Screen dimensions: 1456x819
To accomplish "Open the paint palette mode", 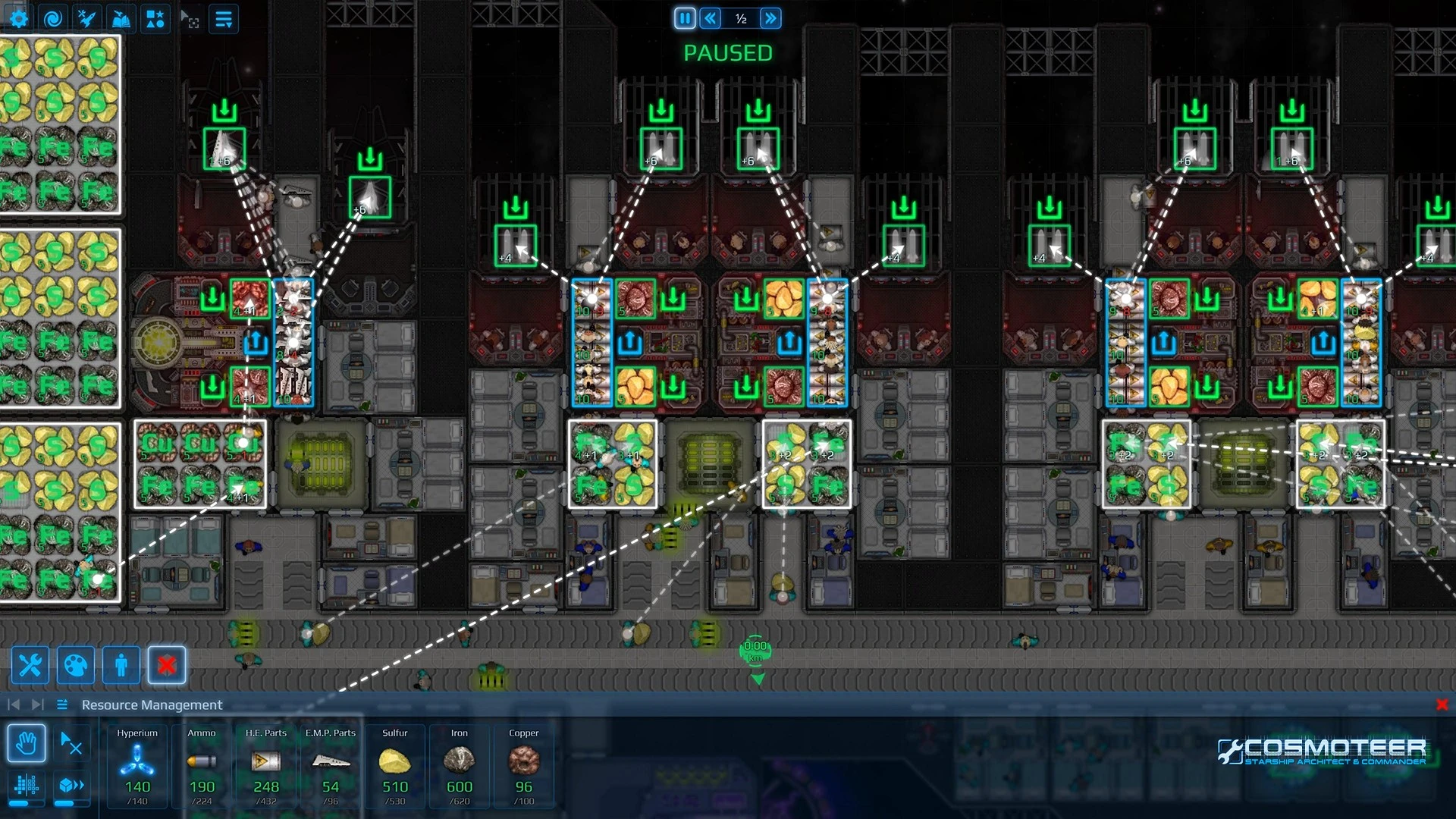I will coord(76,666).
